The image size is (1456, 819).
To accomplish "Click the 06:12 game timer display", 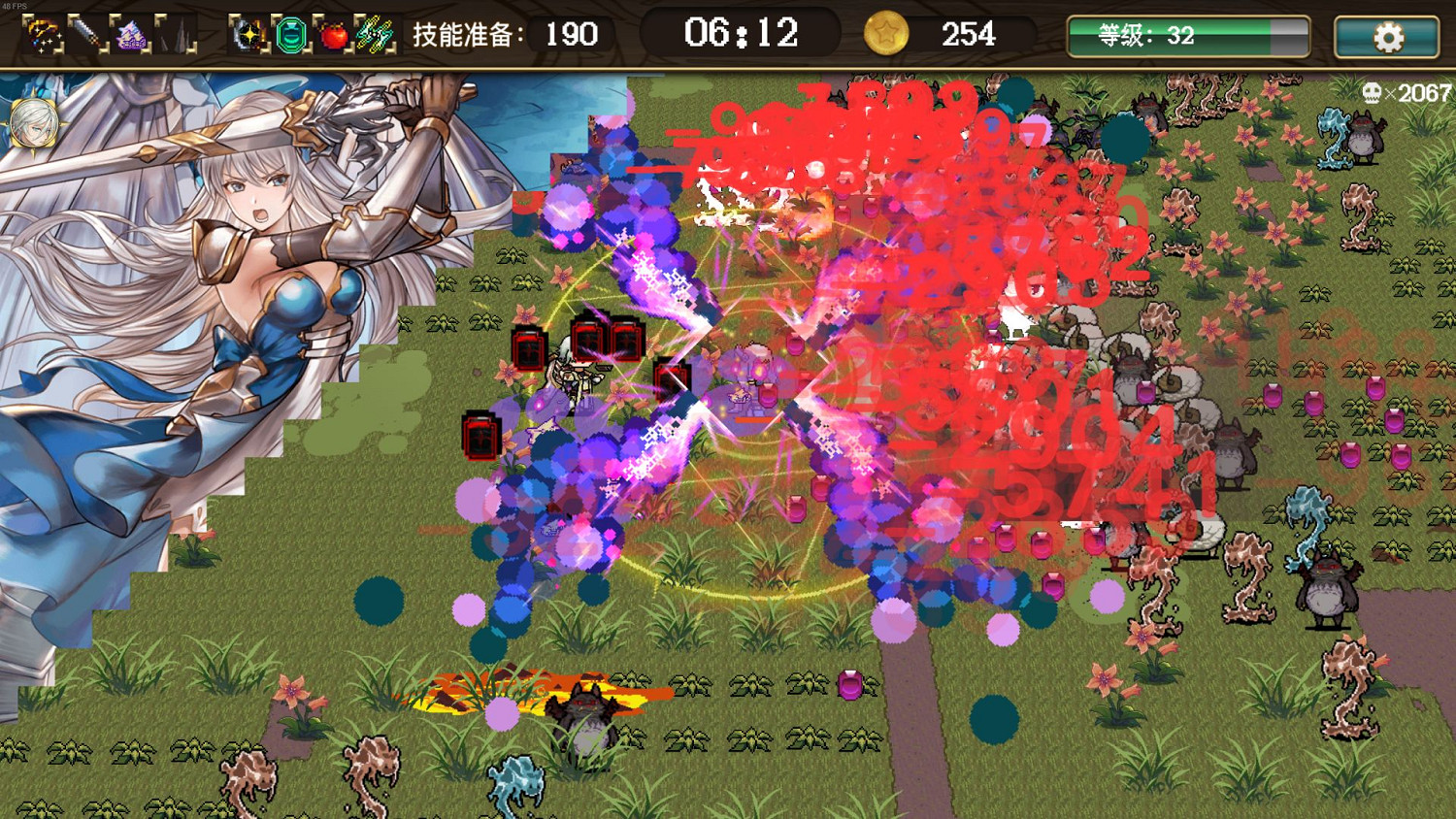I will click(743, 34).
